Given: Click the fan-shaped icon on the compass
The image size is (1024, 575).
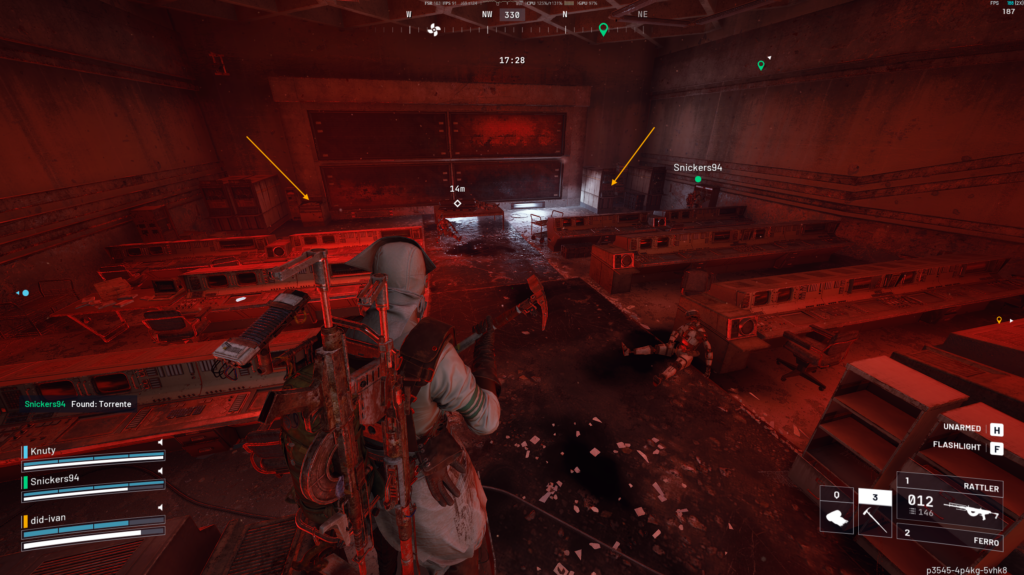Looking at the screenshot, I should pos(434,30).
